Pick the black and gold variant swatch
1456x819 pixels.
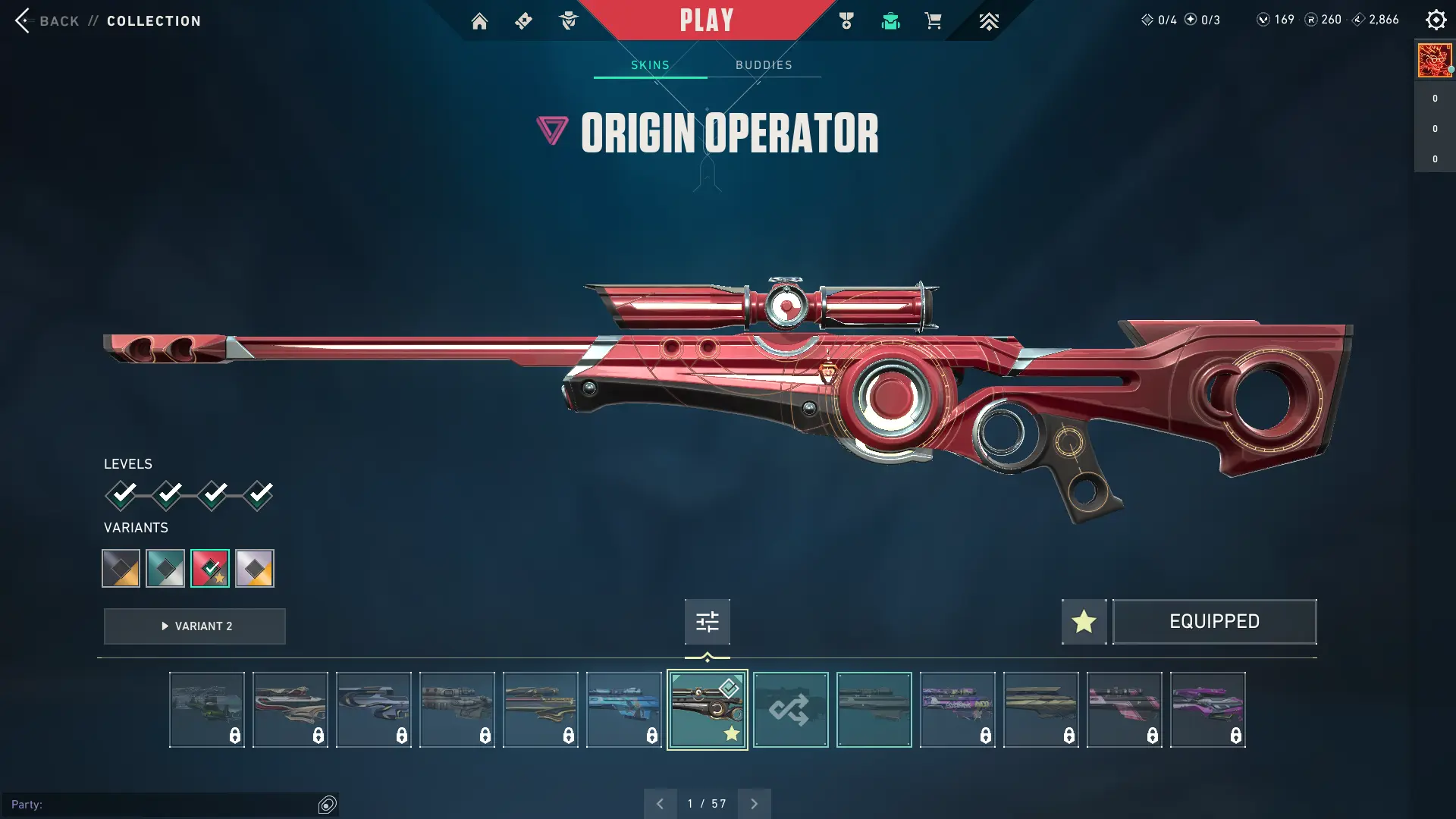(121, 568)
